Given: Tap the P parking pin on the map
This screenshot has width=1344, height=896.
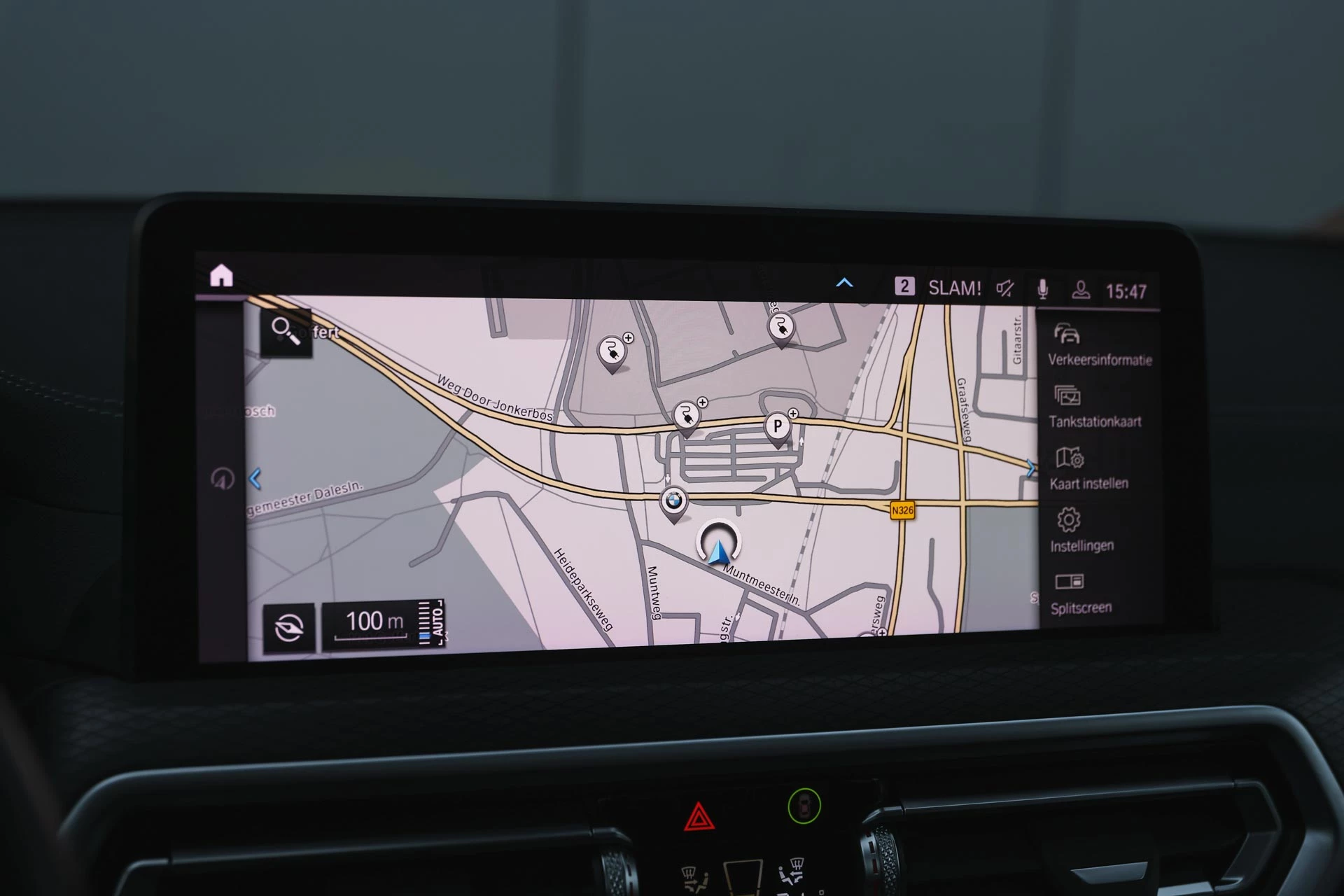Looking at the screenshot, I should click(x=779, y=426).
